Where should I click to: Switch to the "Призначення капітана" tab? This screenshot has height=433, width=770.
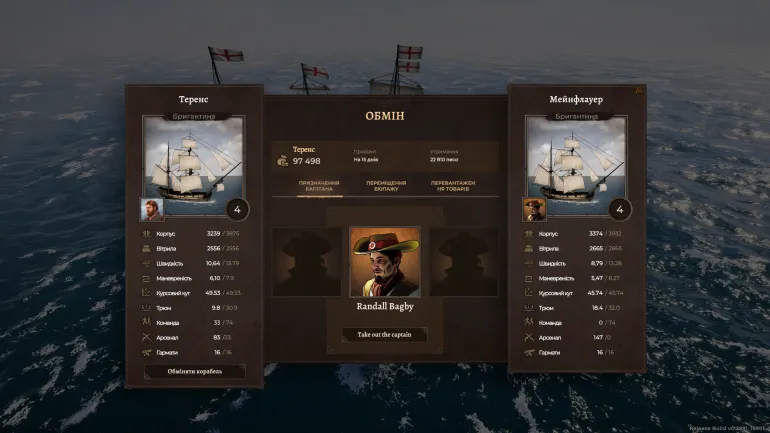(x=318, y=186)
